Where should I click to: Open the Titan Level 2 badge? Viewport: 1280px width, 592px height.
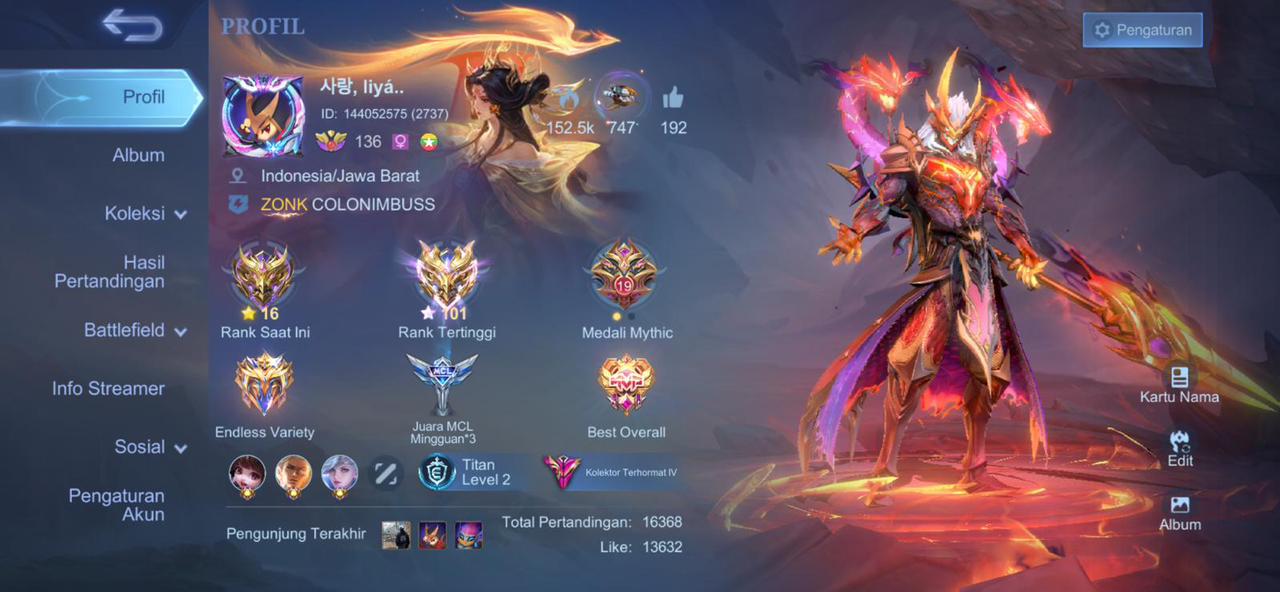(x=466, y=473)
